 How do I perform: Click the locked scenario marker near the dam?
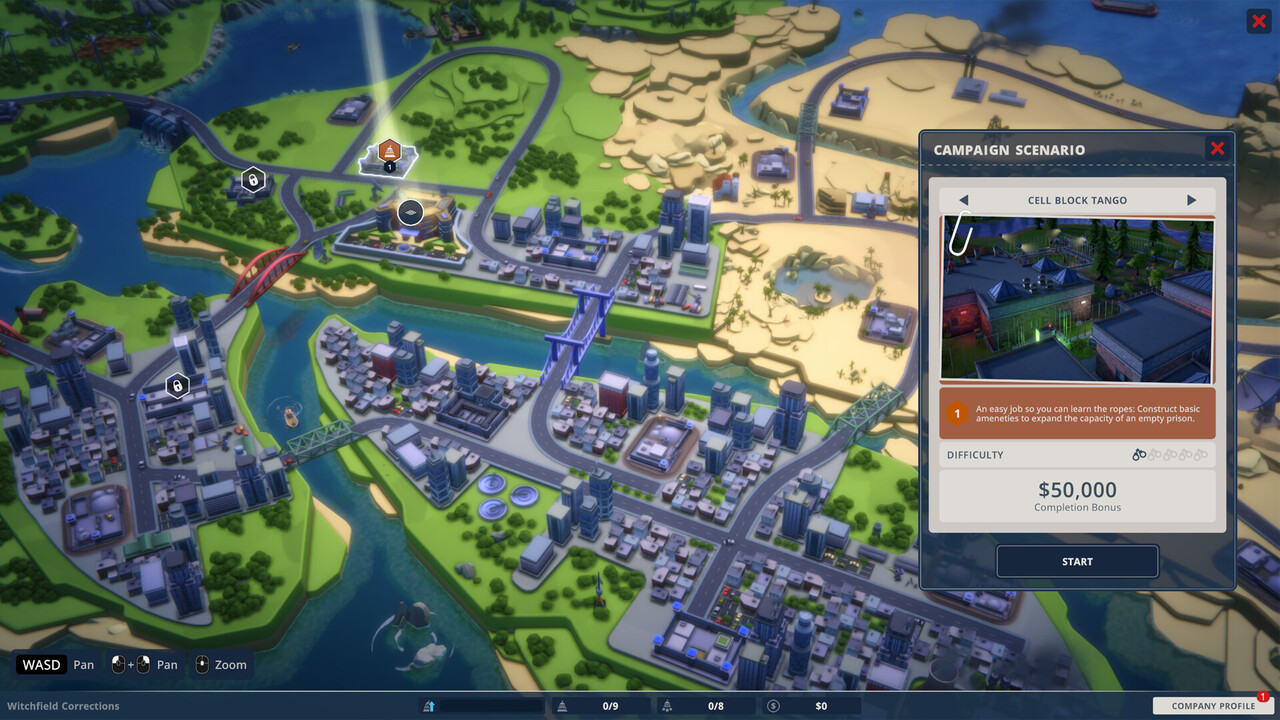pos(253,180)
